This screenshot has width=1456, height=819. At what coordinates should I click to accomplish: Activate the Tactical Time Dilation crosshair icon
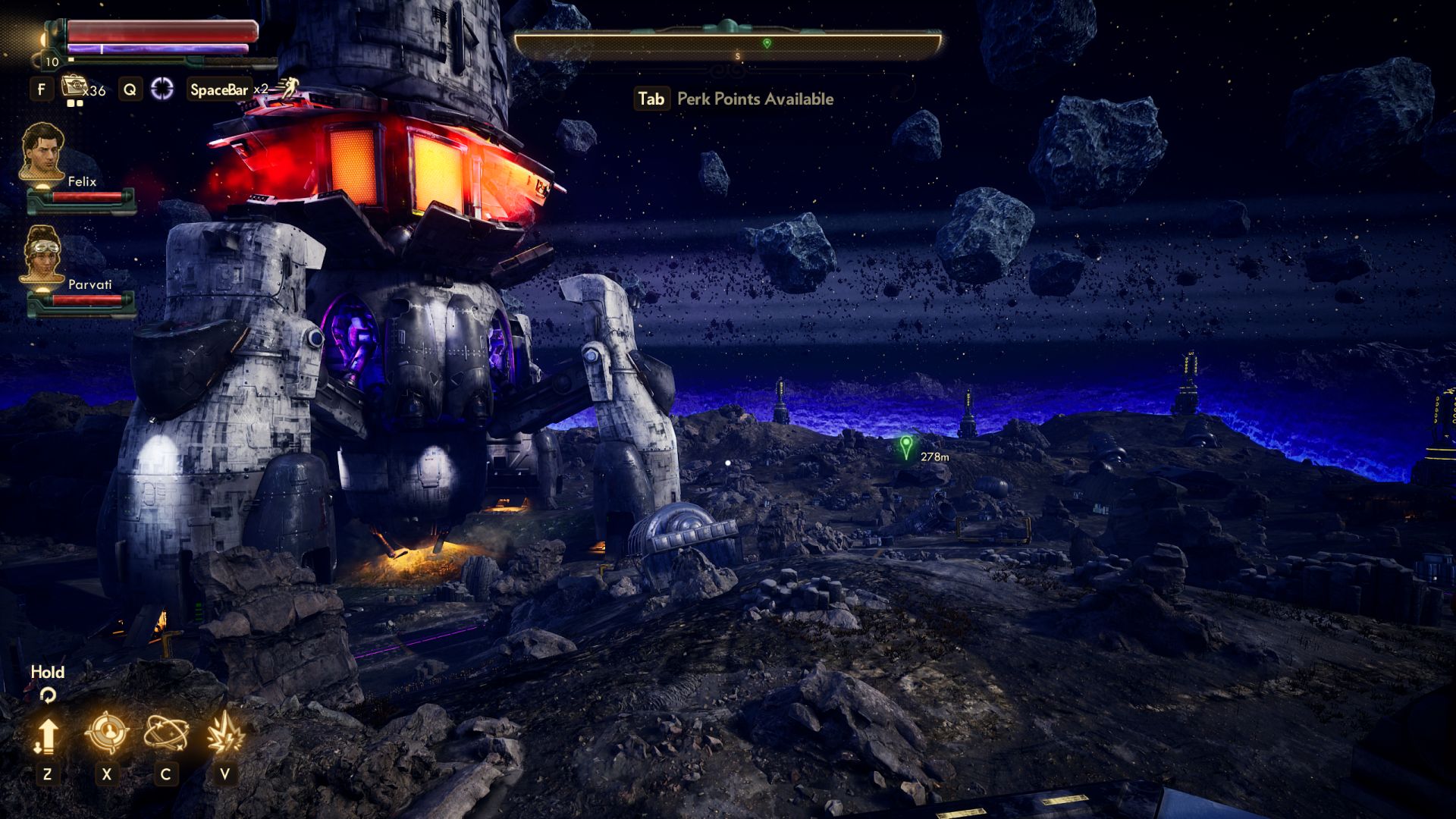click(x=162, y=89)
